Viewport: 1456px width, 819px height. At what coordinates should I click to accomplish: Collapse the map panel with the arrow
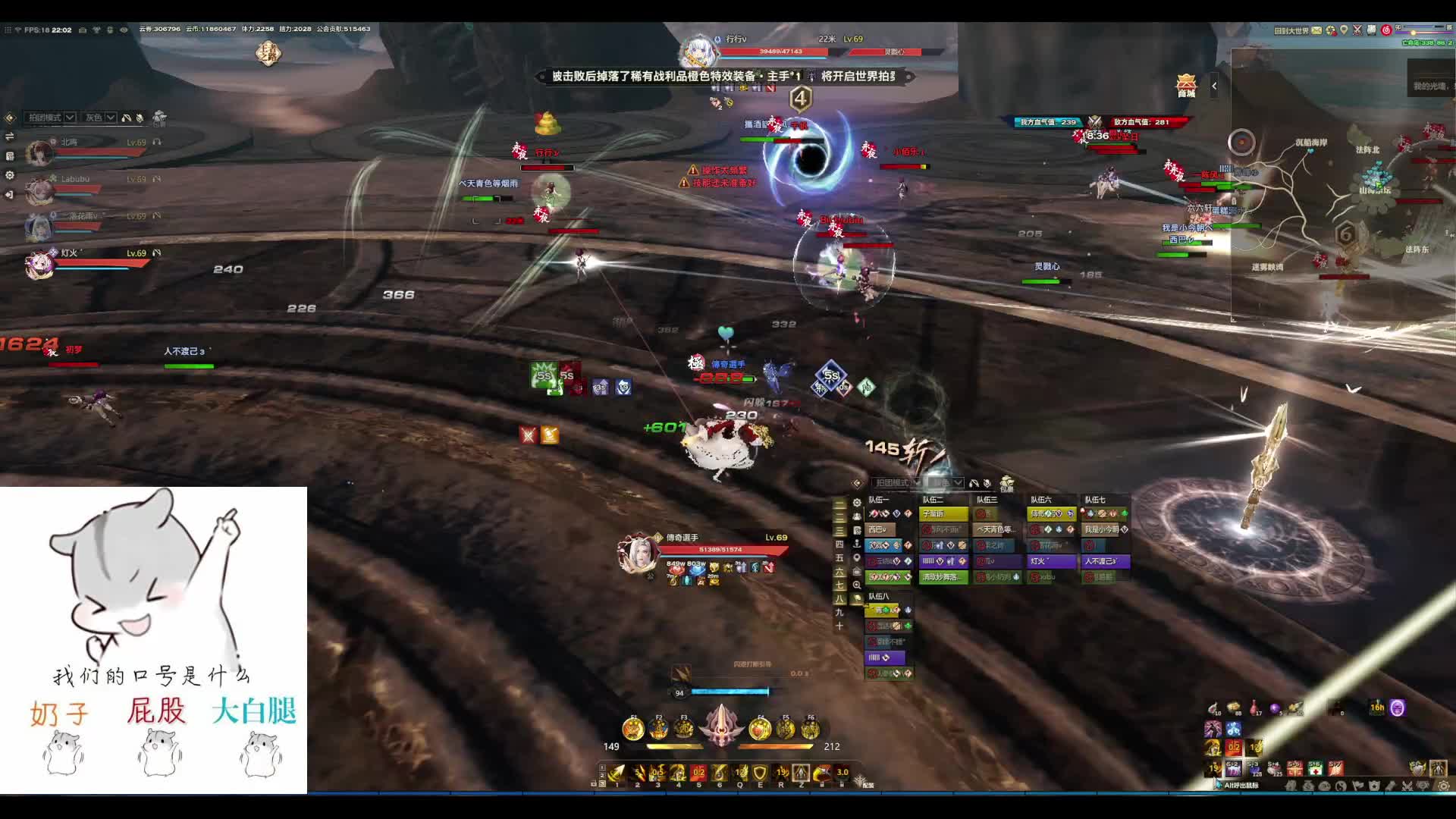coord(1214,86)
